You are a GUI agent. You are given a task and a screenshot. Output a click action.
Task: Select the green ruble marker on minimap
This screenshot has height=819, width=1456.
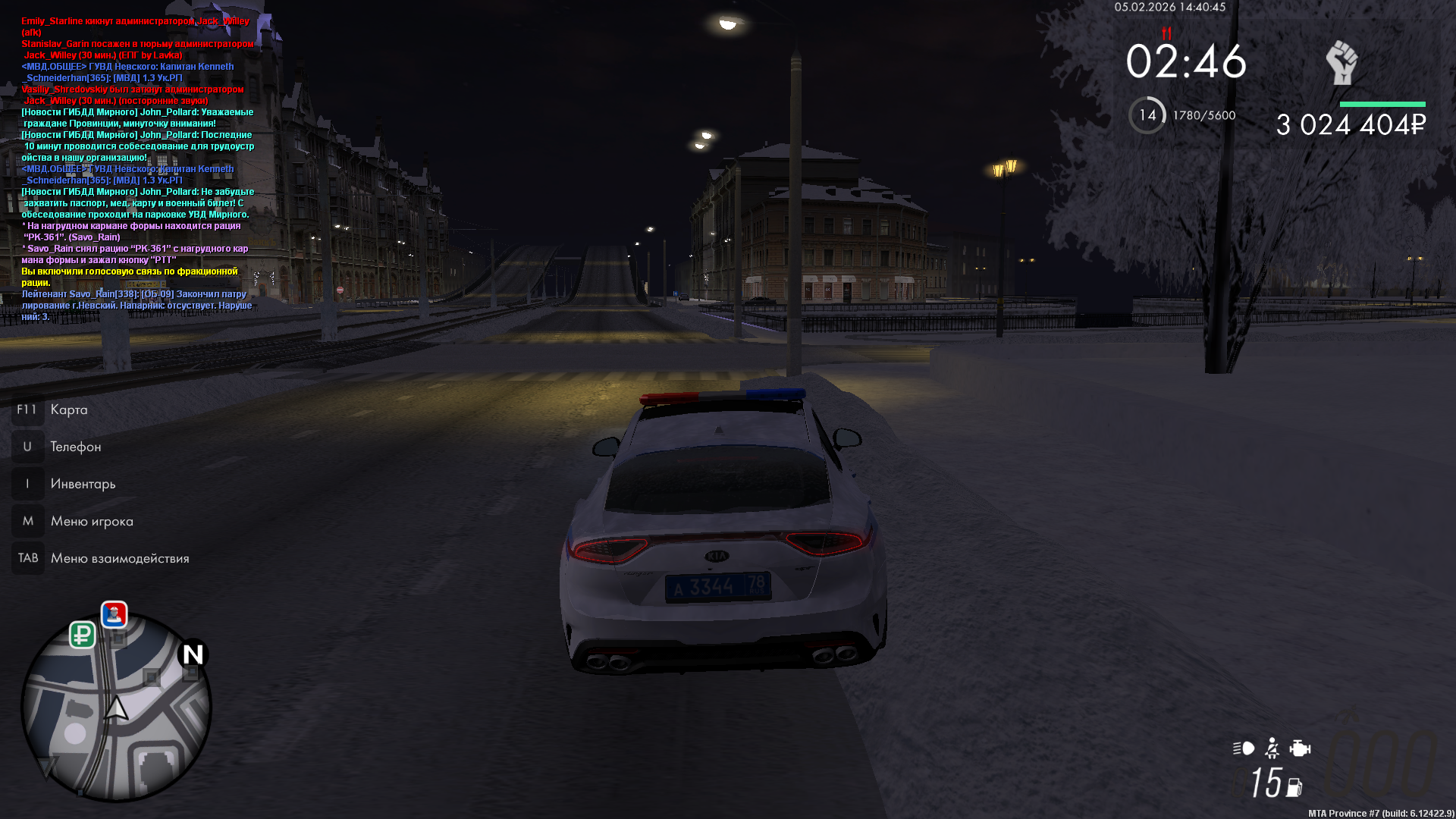pyautogui.click(x=83, y=634)
